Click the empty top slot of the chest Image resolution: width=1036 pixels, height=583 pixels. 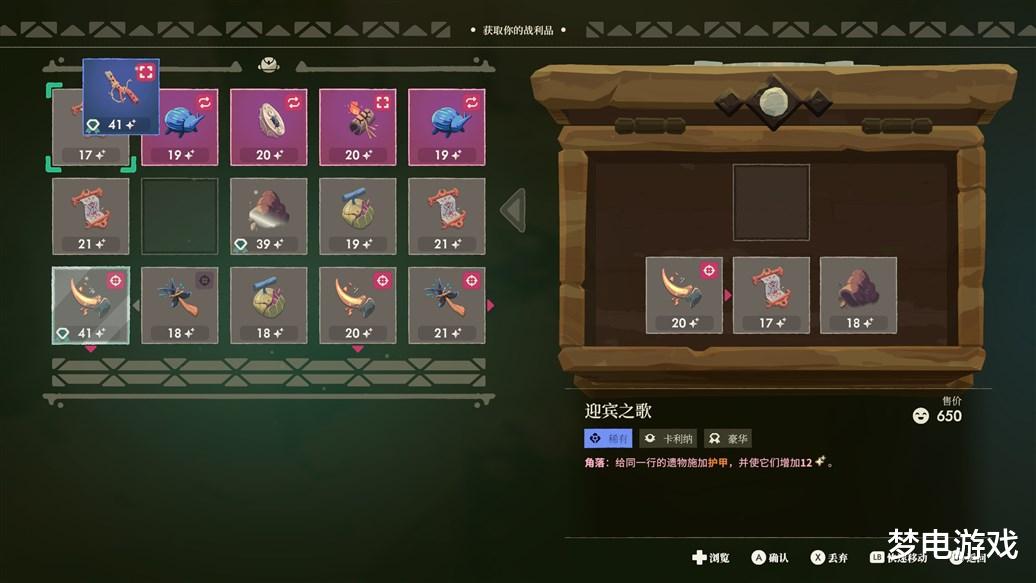pos(771,203)
